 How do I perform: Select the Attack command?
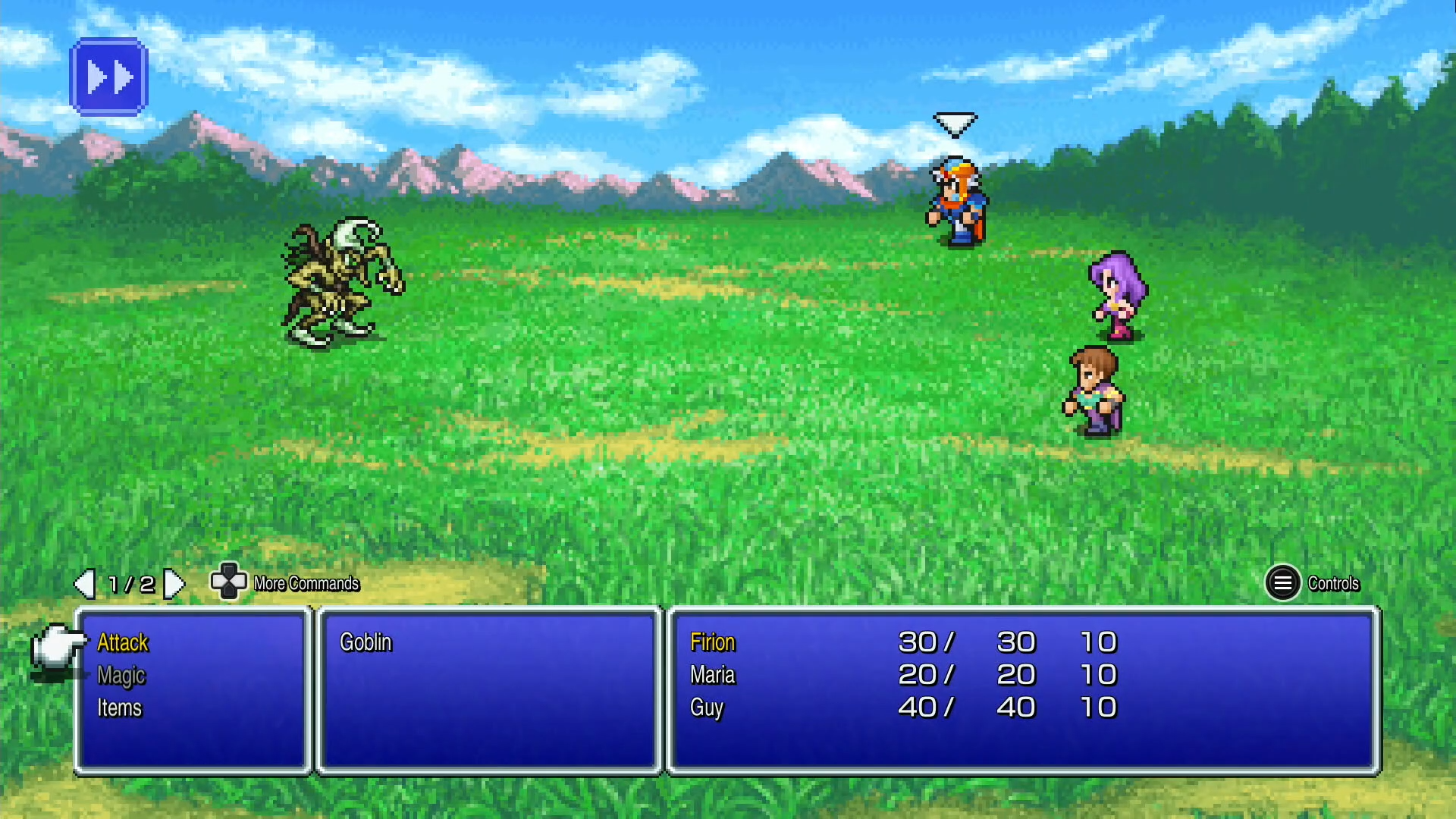[122, 642]
